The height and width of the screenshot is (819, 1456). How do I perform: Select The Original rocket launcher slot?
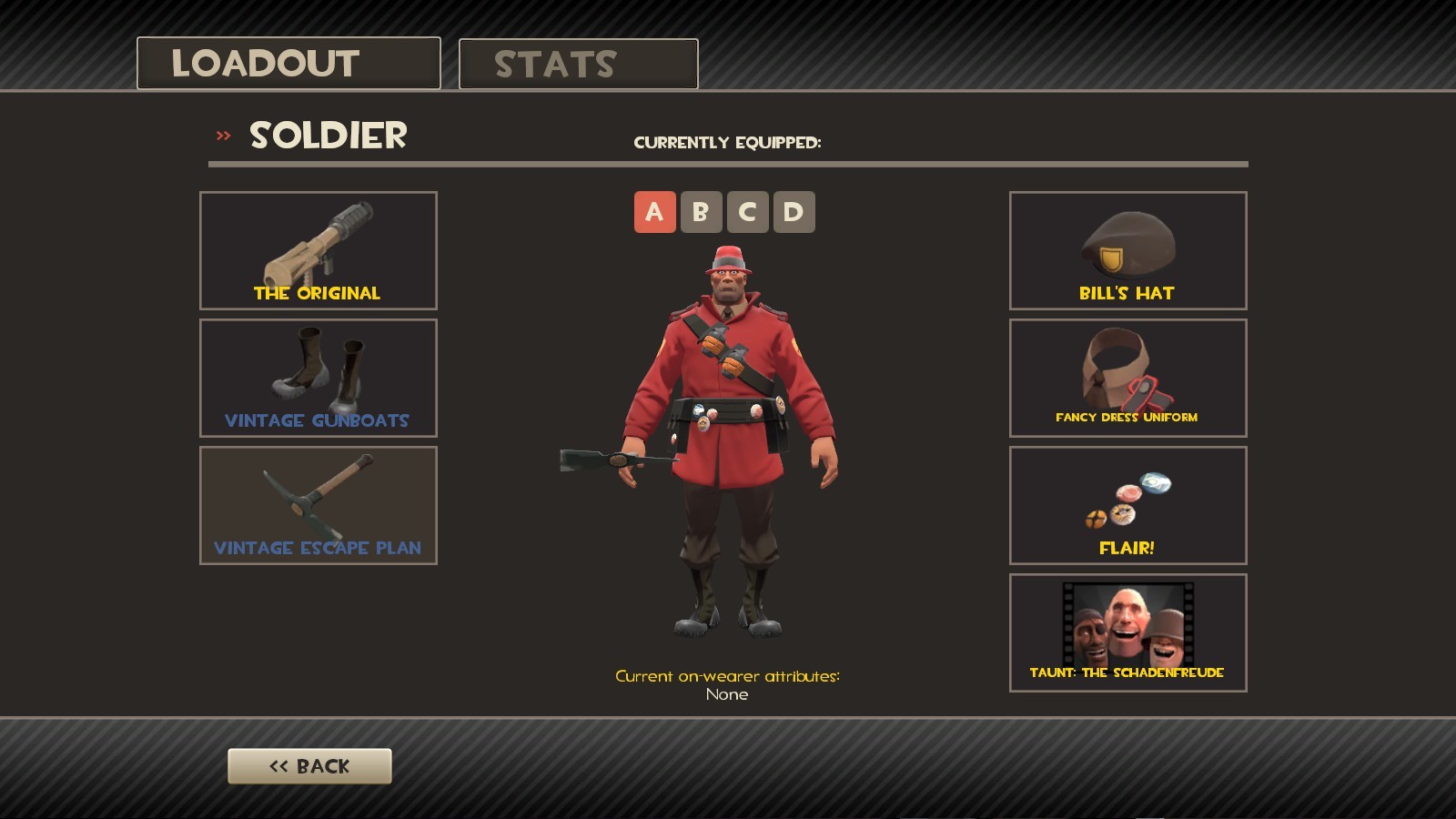(318, 250)
